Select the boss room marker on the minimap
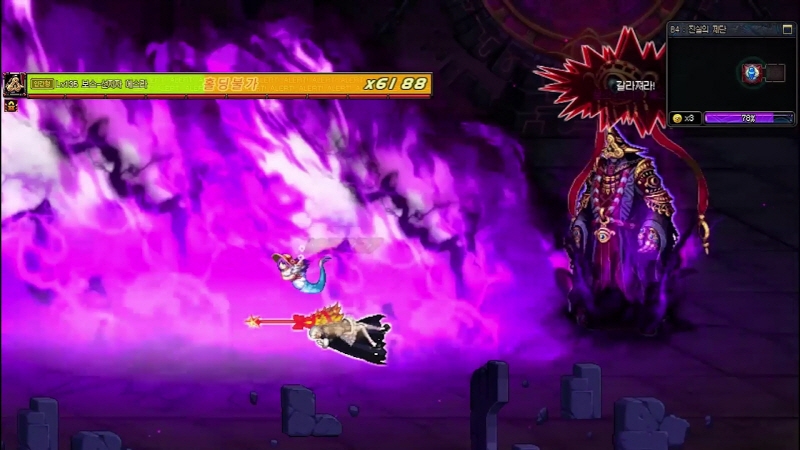 coord(752,72)
